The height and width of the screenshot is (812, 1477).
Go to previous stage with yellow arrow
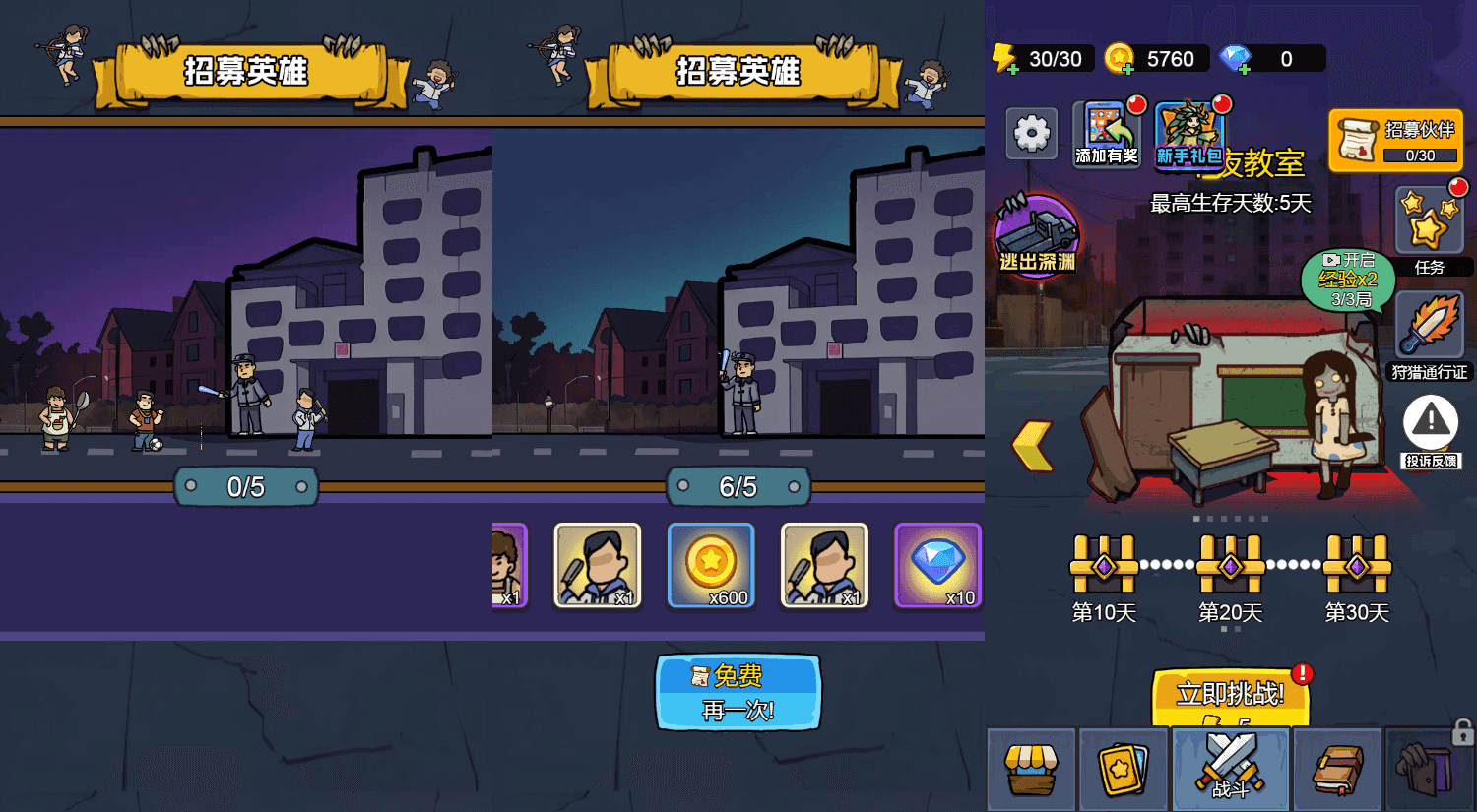coord(1033,446)
